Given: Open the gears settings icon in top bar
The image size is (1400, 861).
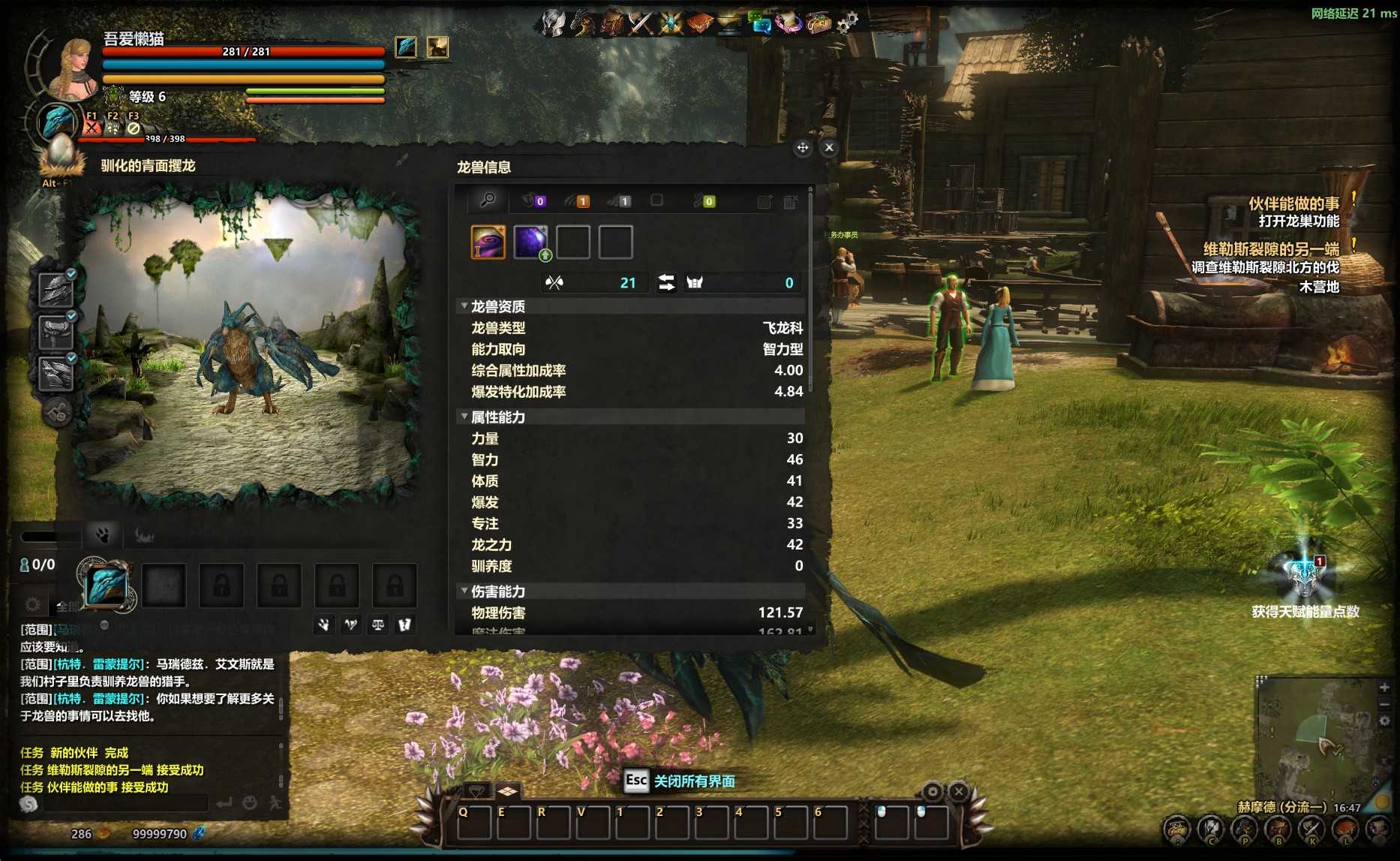Looking at the screenshot, I should pyautogui.click(x=848, y=23).
